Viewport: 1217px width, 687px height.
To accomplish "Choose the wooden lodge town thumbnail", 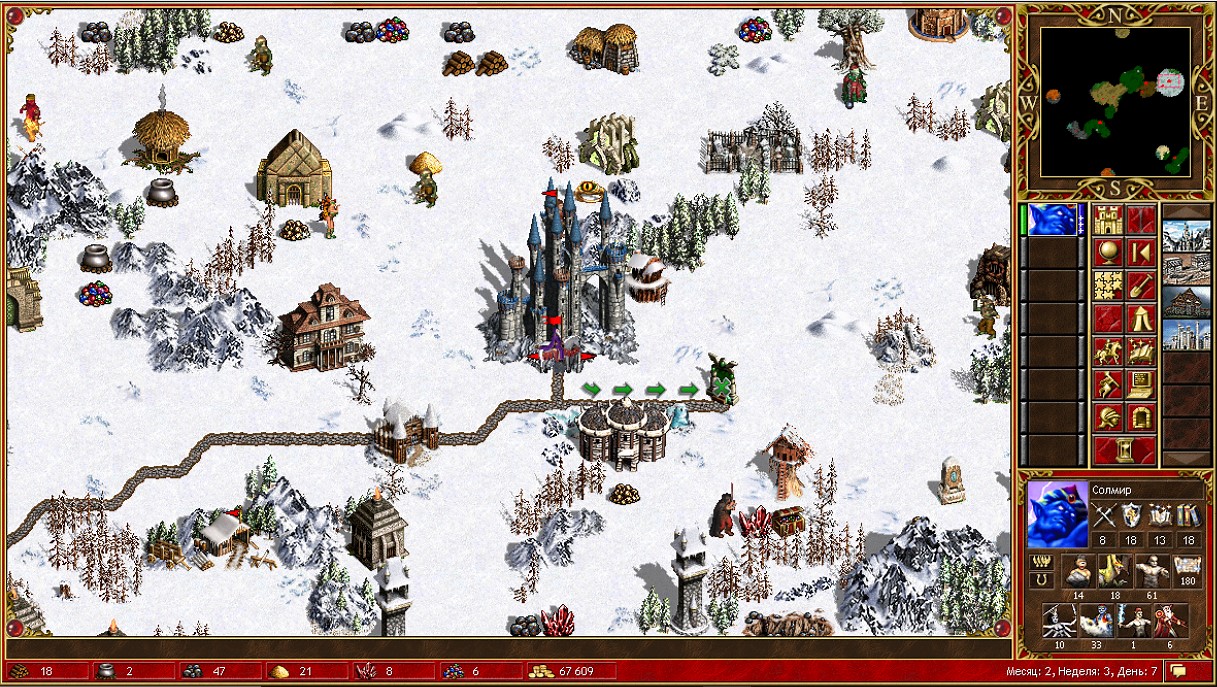I will click(1186, 302).
